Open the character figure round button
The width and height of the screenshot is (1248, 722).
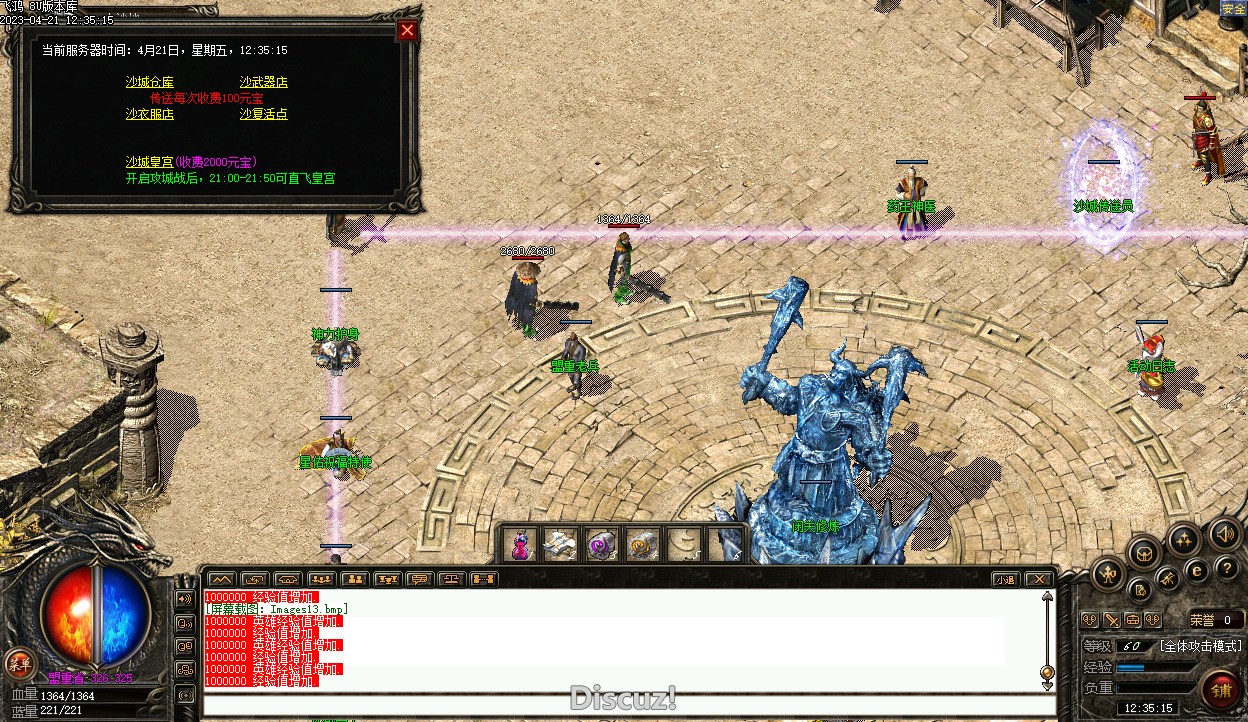click(x=1108, y=573)
